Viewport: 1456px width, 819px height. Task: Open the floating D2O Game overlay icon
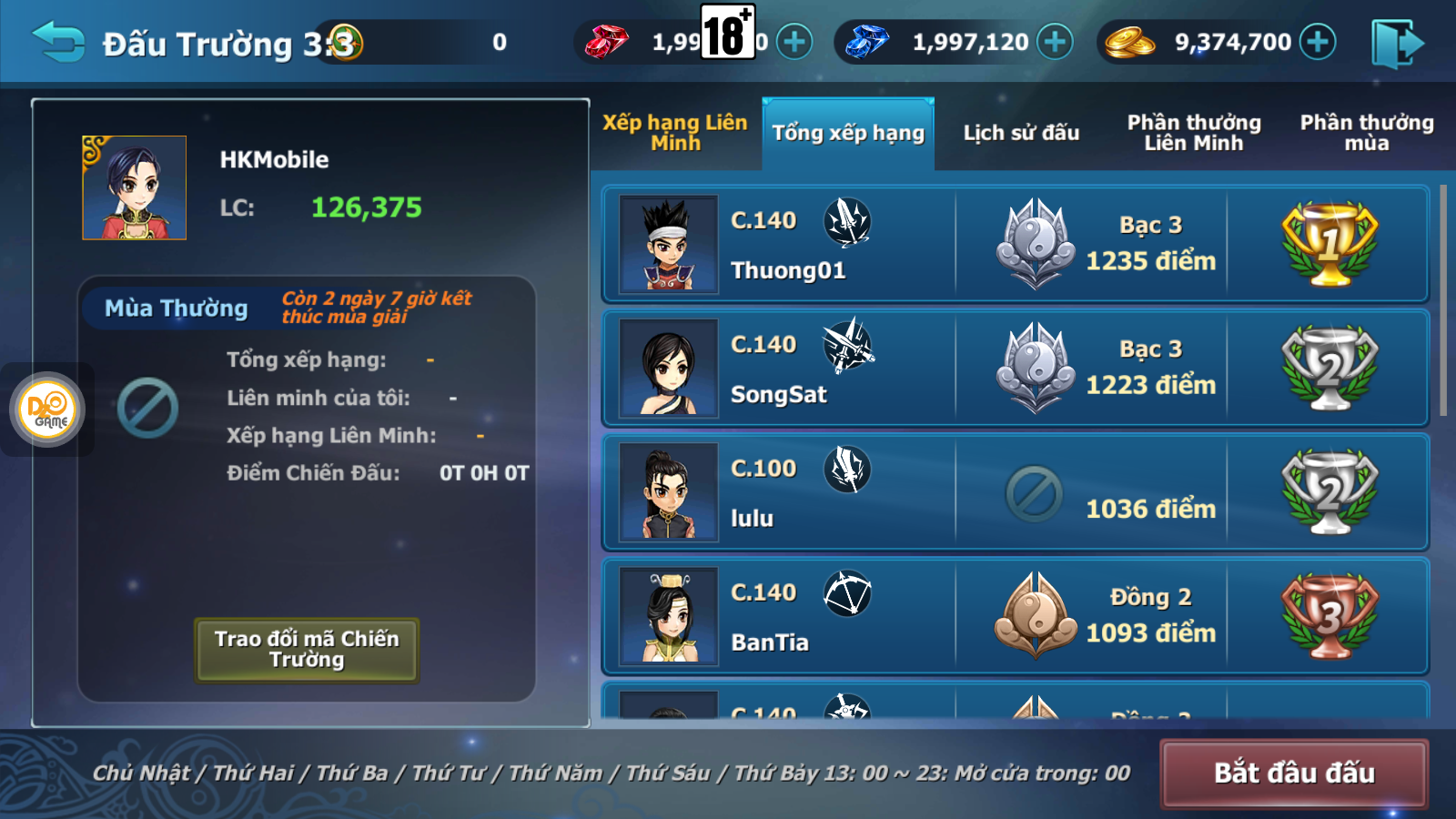click(47, 409)
